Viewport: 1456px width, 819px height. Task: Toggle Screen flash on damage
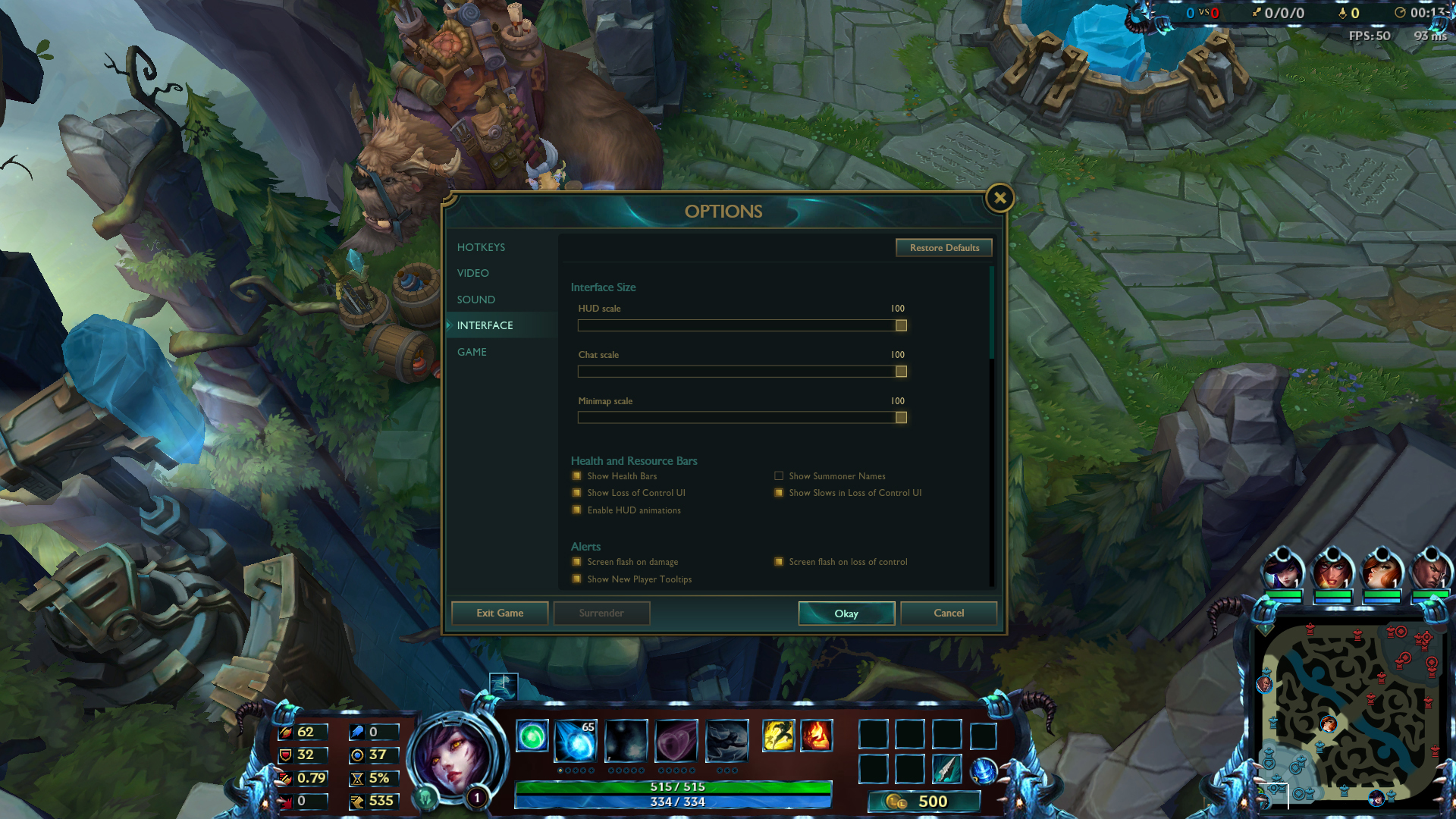577,562
